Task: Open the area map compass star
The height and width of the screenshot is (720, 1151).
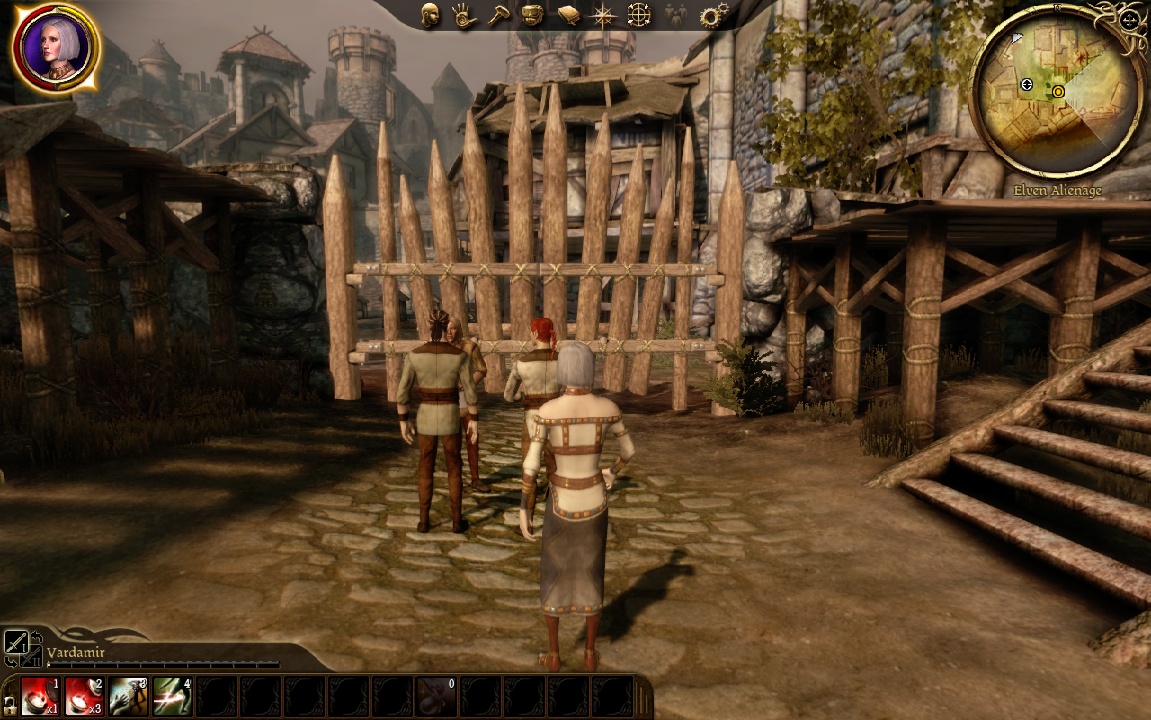Action: click(604, 15)
